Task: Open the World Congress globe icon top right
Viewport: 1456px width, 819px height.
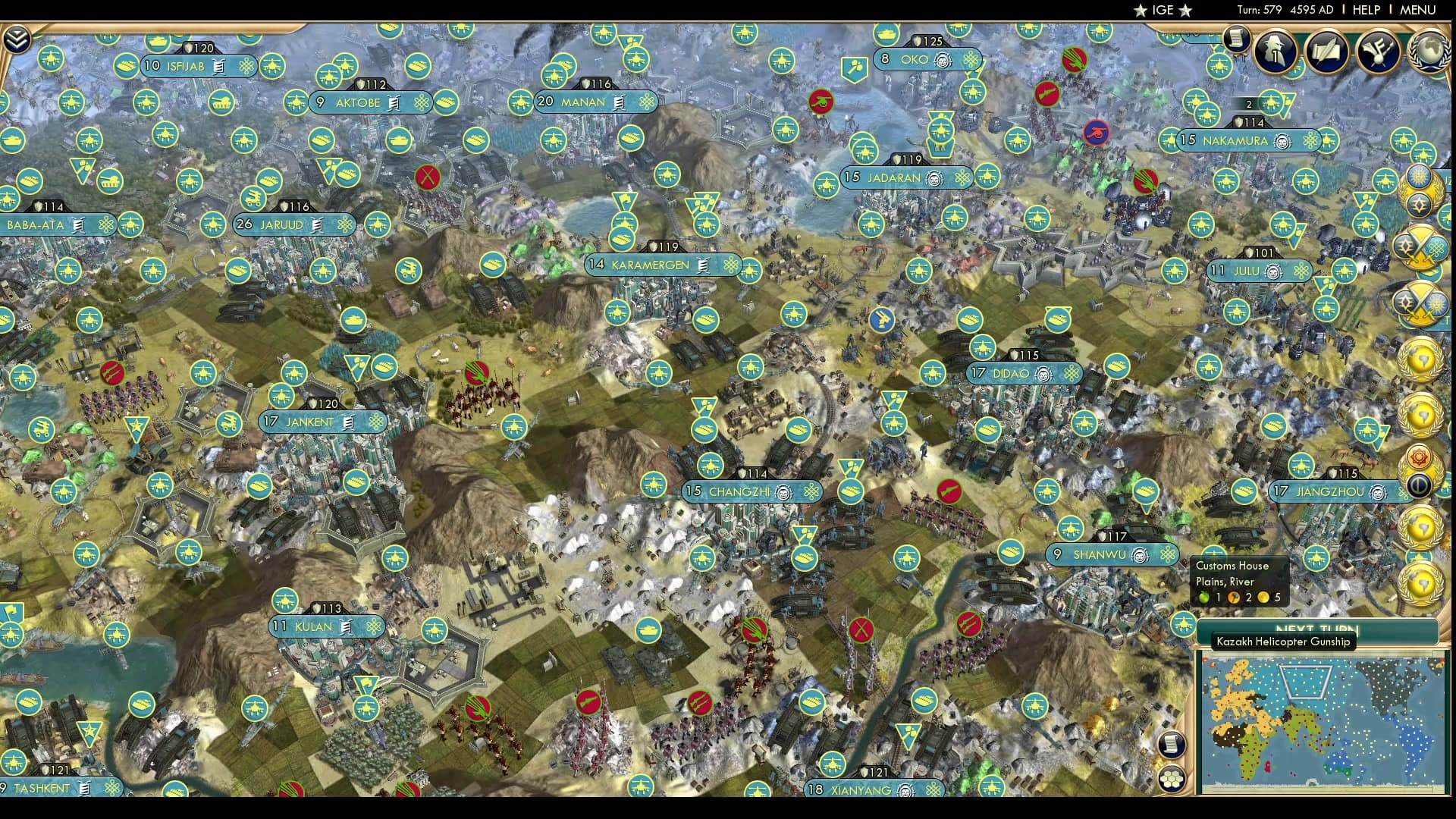Action: coord(1429,52)
